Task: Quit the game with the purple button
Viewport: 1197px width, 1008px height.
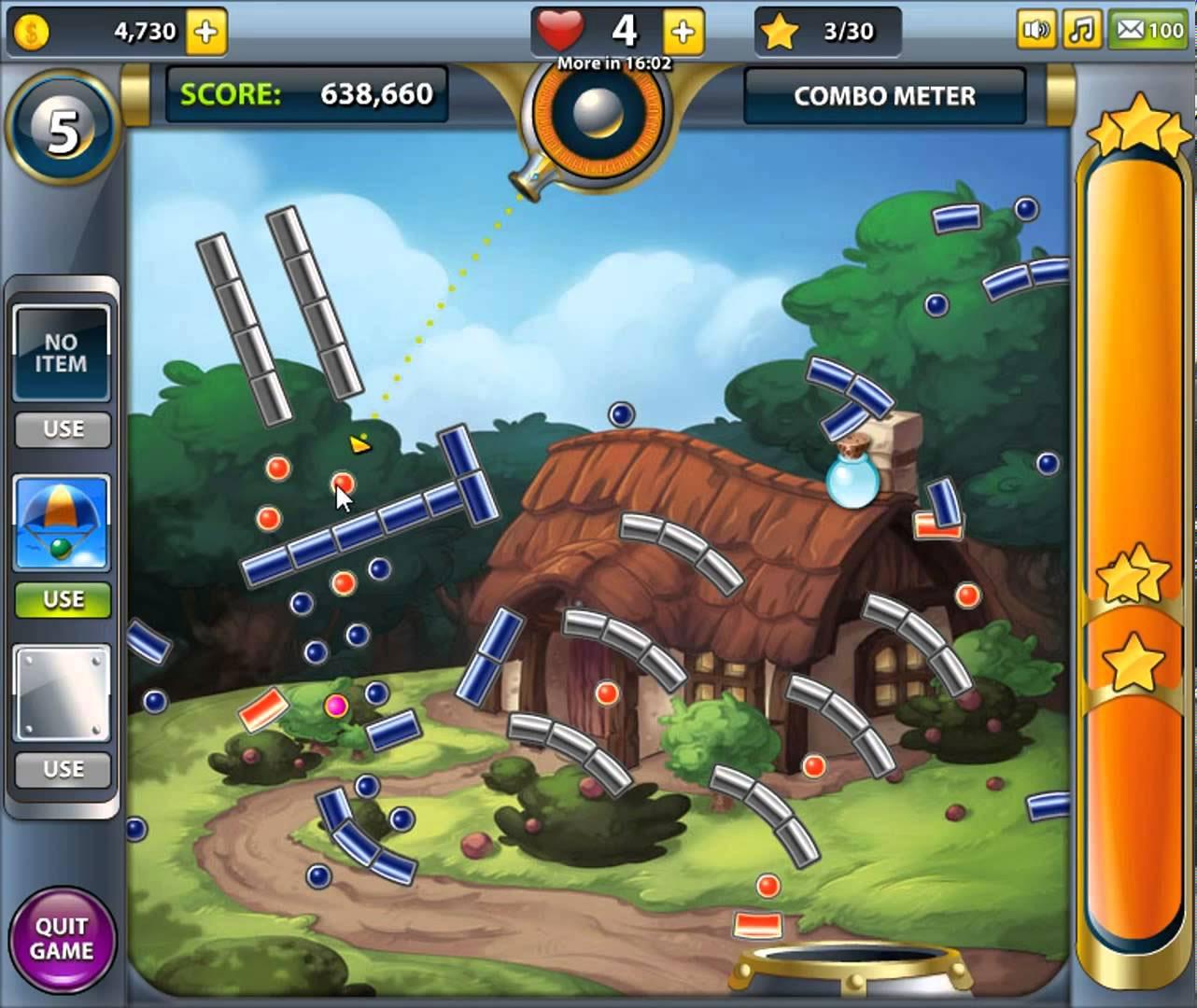Action: tap(63, 938)
